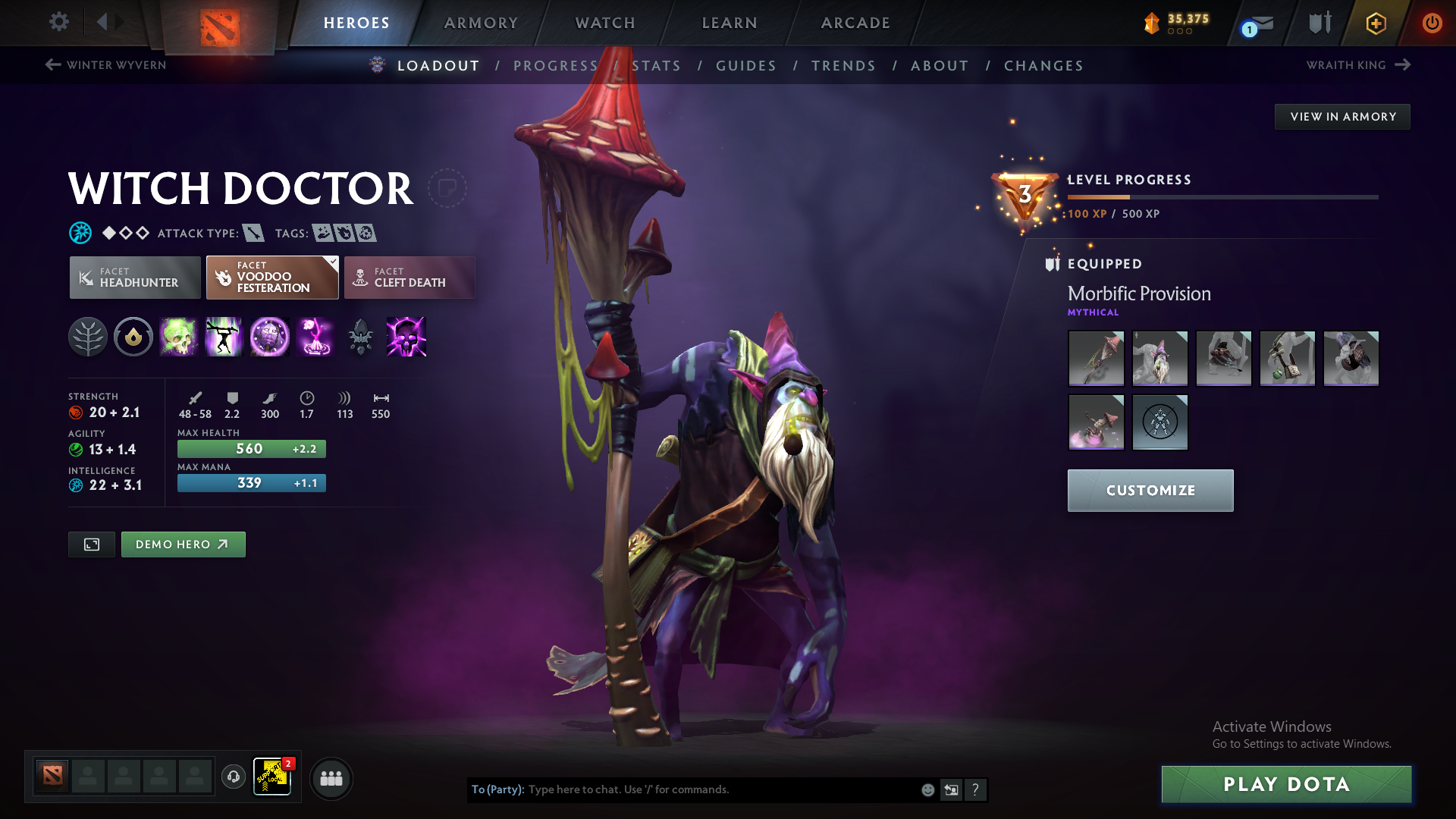1456x819 pixels.
Task: Open the friends list icon near chat
Action: [x=331, y=778]
